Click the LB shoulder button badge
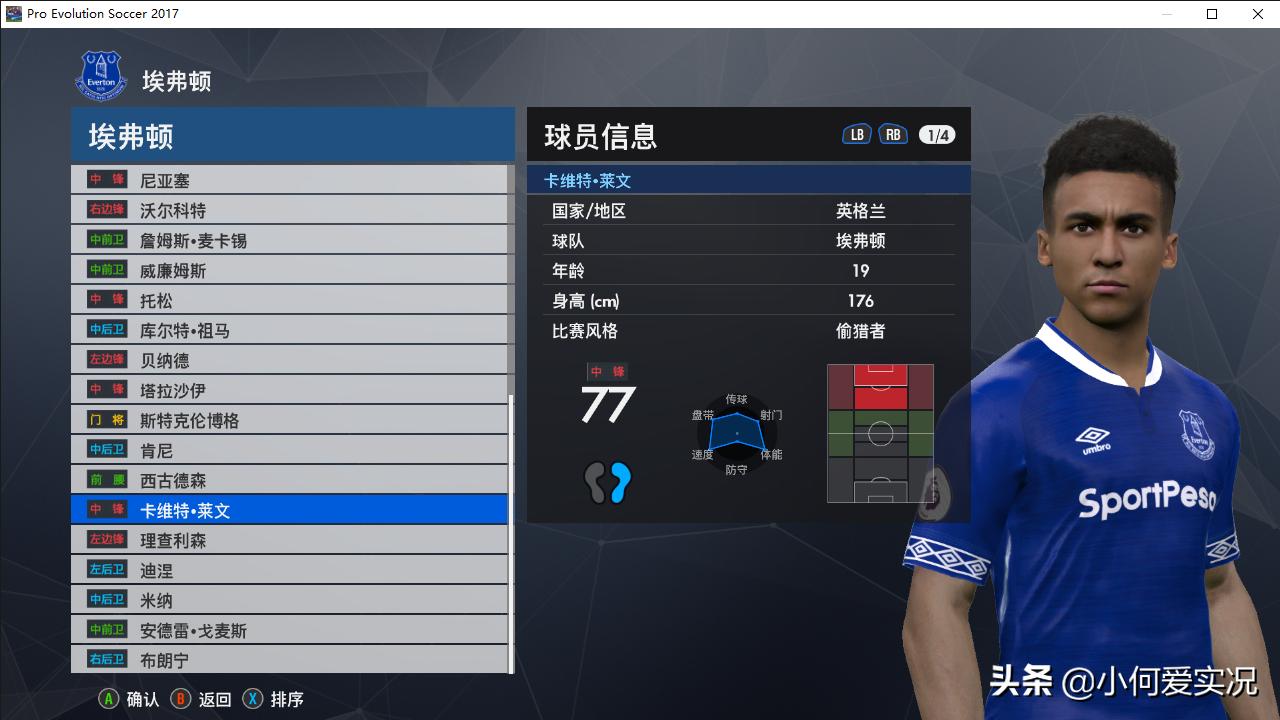 [856, 132]
